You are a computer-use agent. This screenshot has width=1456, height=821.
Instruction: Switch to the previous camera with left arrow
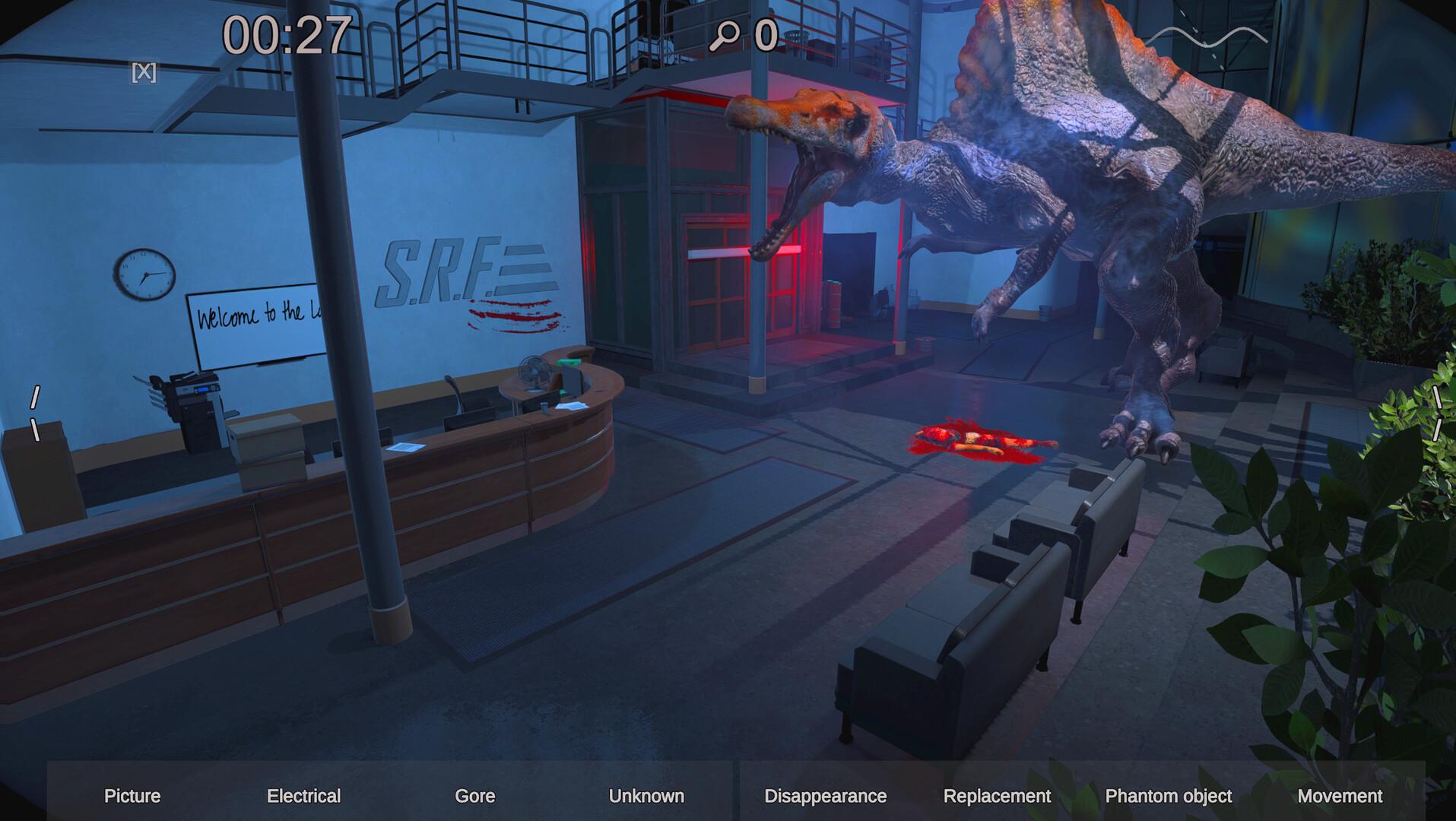click(35, 414)
